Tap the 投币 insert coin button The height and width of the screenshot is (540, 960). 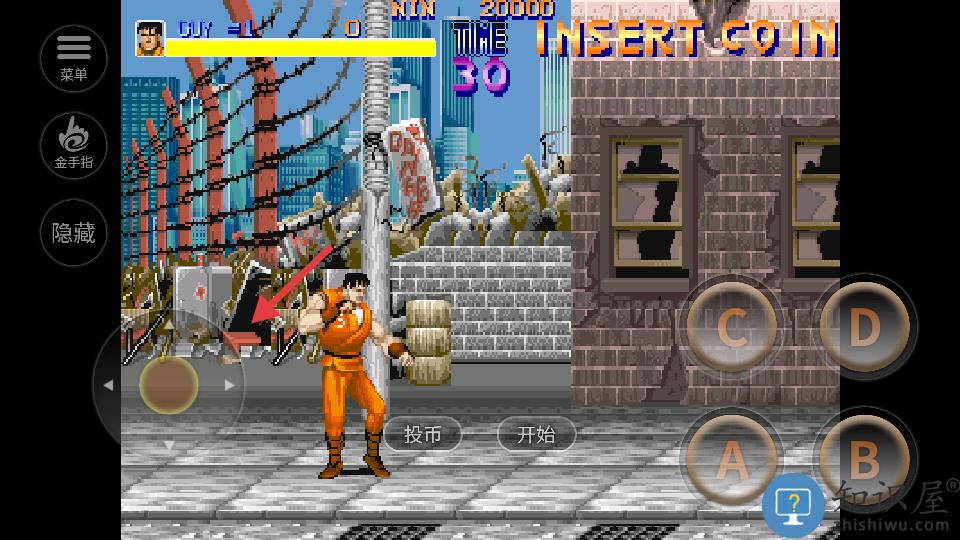click(422, 434)
